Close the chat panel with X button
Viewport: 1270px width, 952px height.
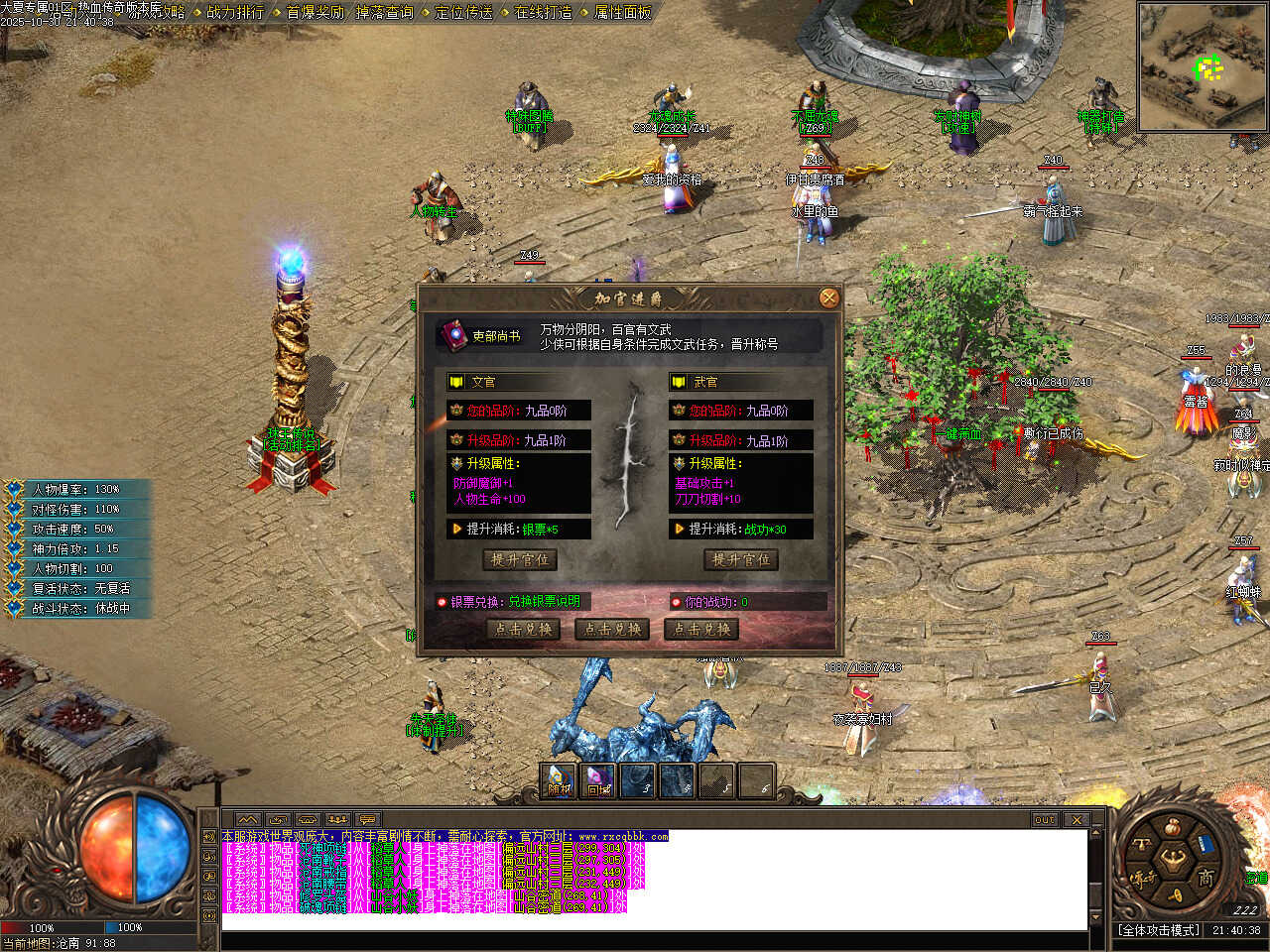point(1077,820)
